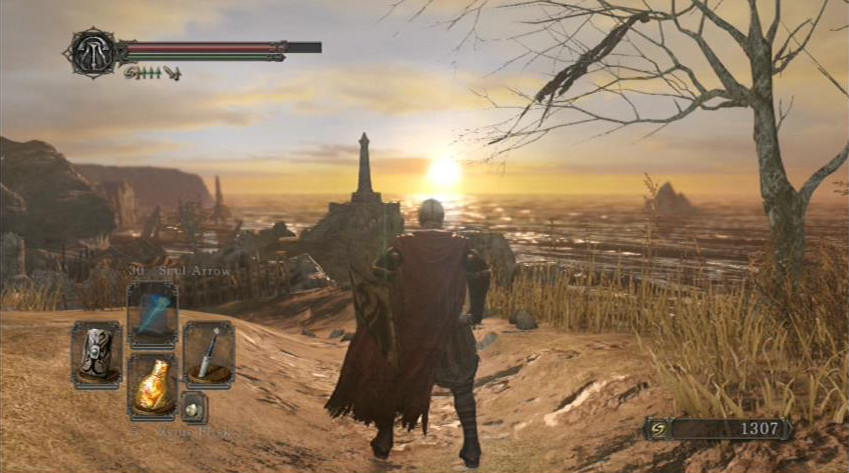Use the Estus Flask item slot
This screenshot has width=849, height=473.
153,387
